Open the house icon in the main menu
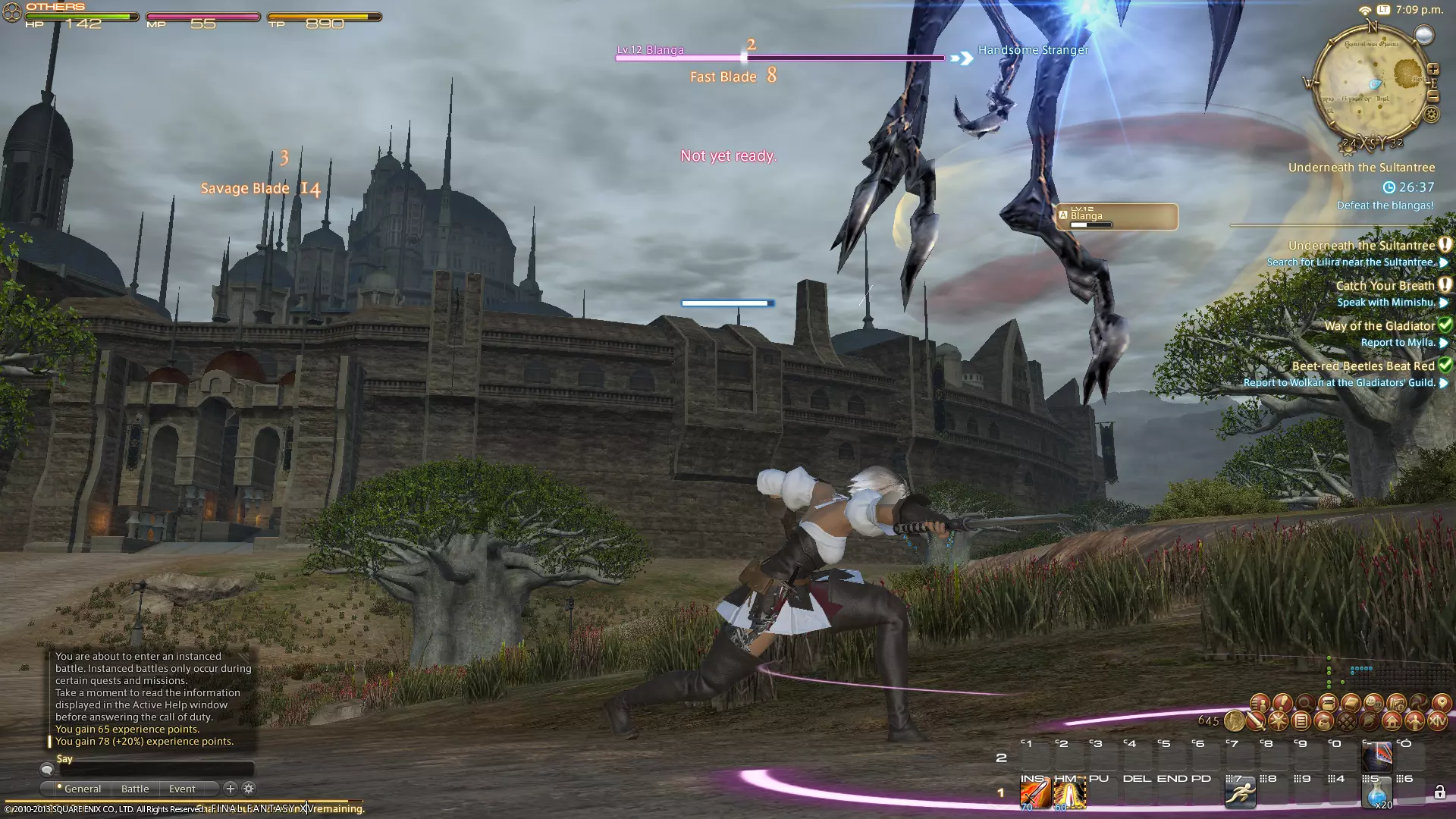 1392,722
